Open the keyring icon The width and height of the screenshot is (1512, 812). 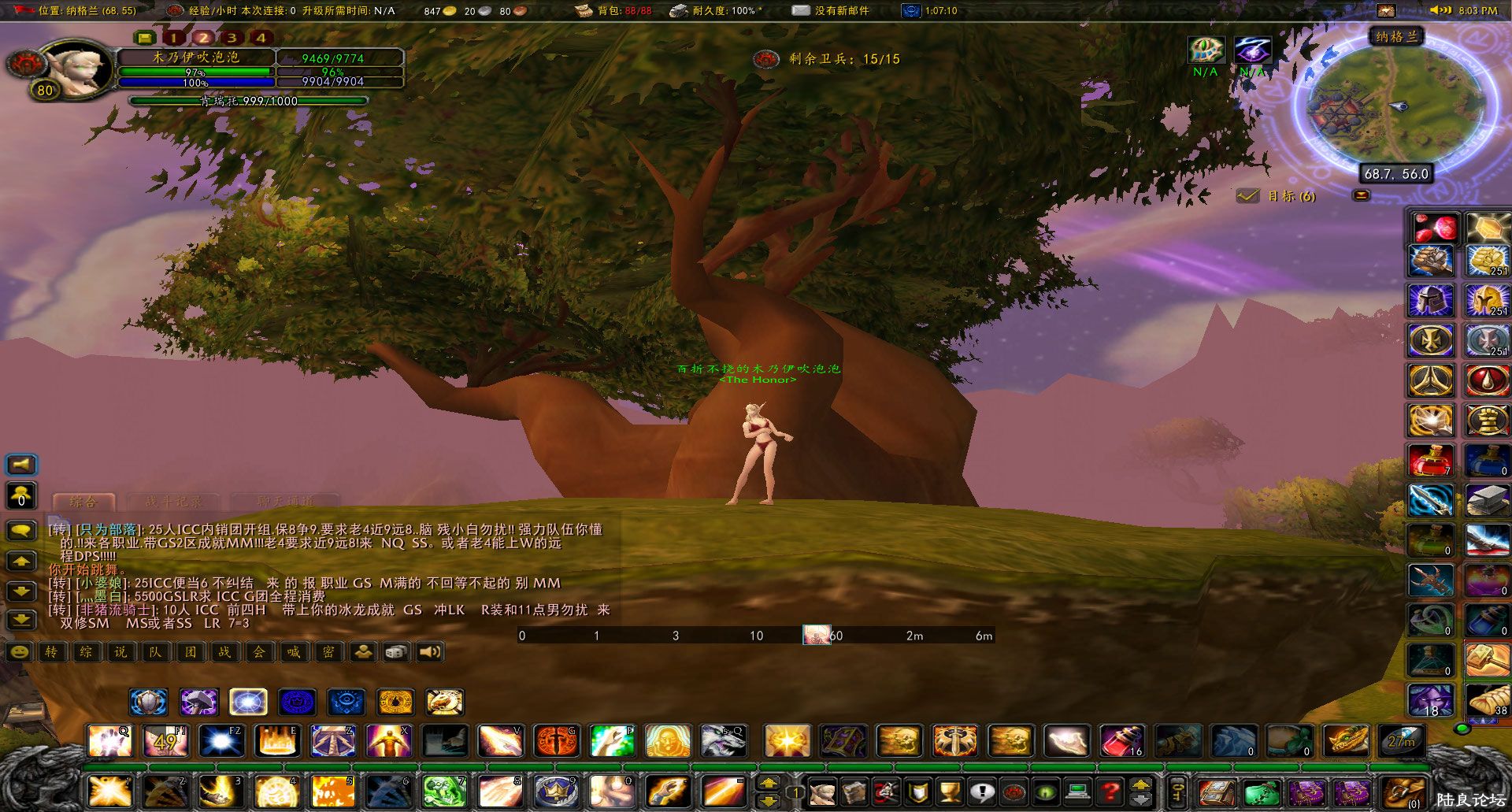pyautogui.click(x=1177, y=792)
